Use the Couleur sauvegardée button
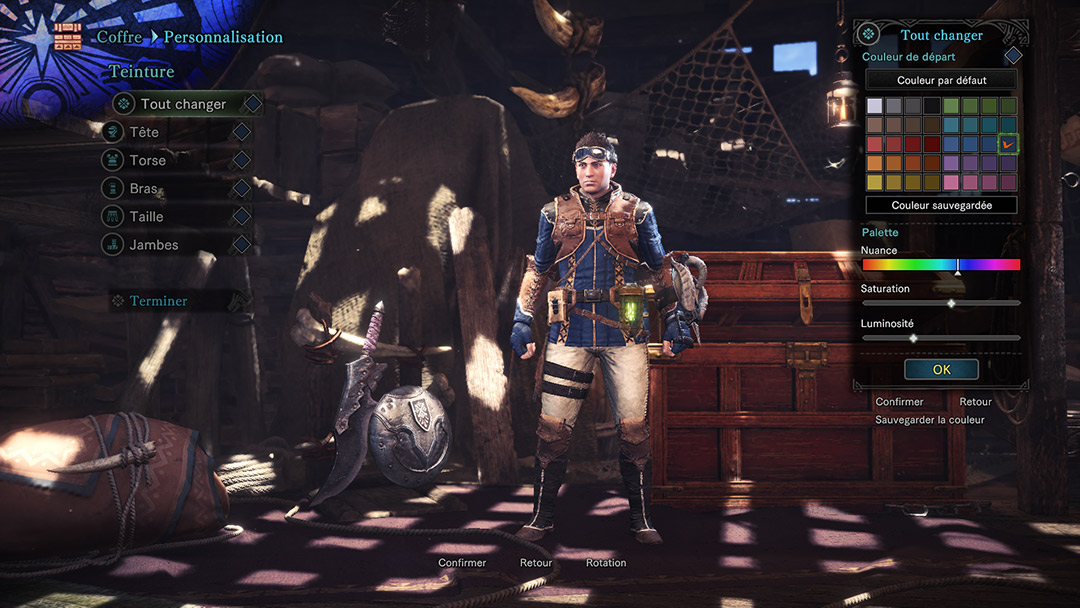Viewport: 1080px width, 608px height. click(941, 205)
